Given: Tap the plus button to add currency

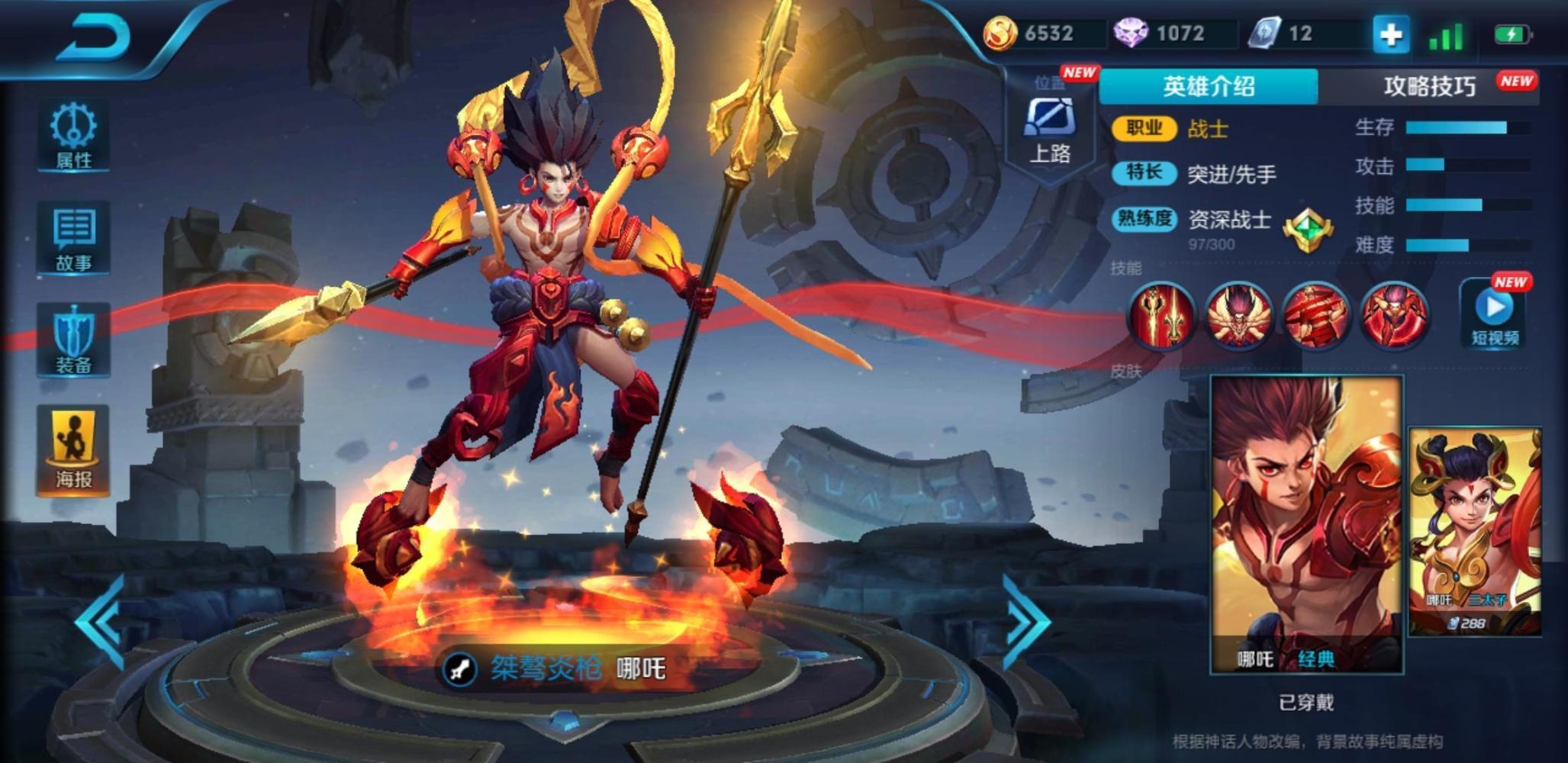Looking at the screenshot, I should [1390, 34].
